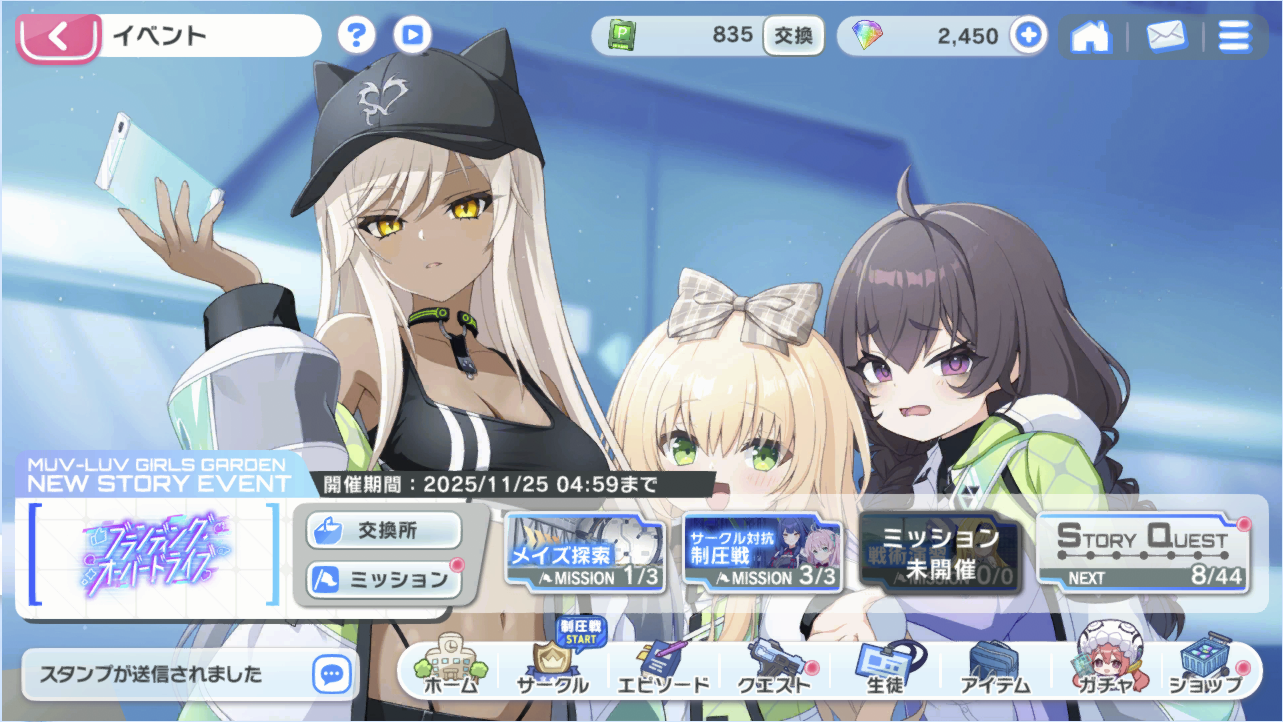This screenshot has width=1283, height=722.
Task: Tap the 交換 exchange button
Action: click(794, 36)
